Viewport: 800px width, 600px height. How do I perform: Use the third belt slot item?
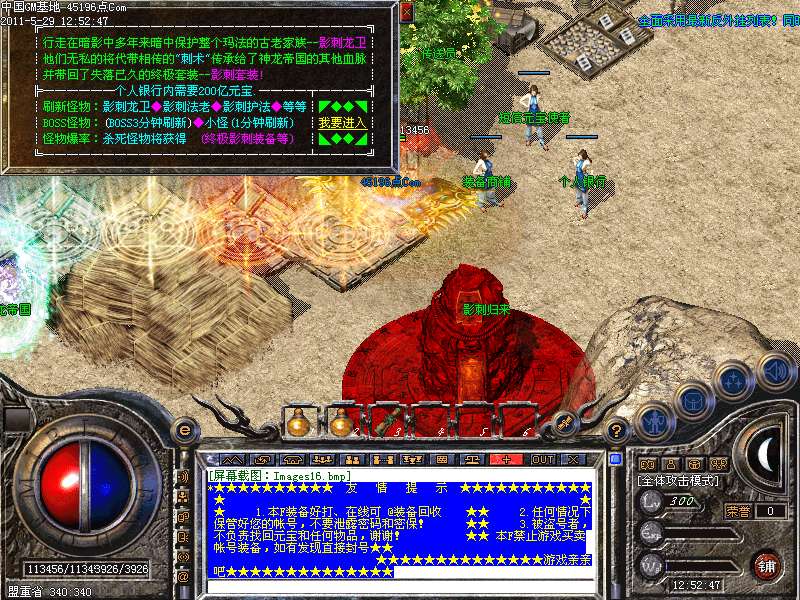coord(386,422)
